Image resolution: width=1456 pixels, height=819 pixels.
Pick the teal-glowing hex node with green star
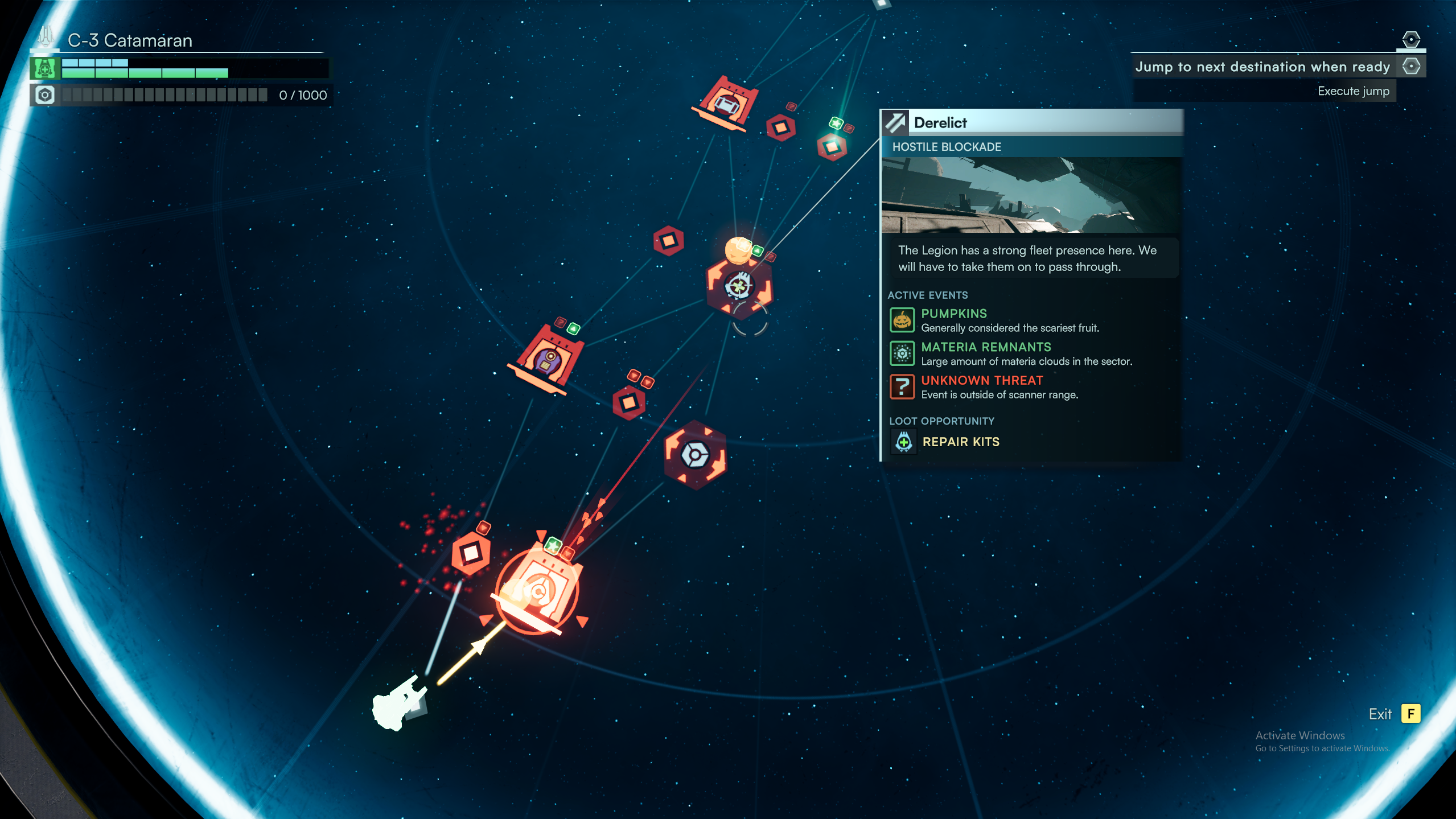(832, 147)
